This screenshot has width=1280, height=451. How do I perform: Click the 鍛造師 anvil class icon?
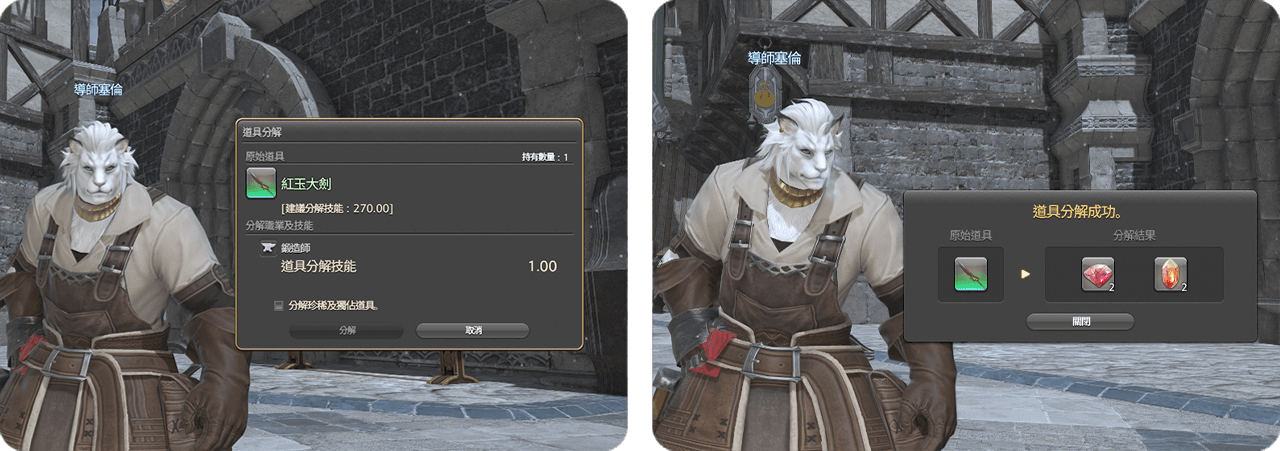[267, 247]
